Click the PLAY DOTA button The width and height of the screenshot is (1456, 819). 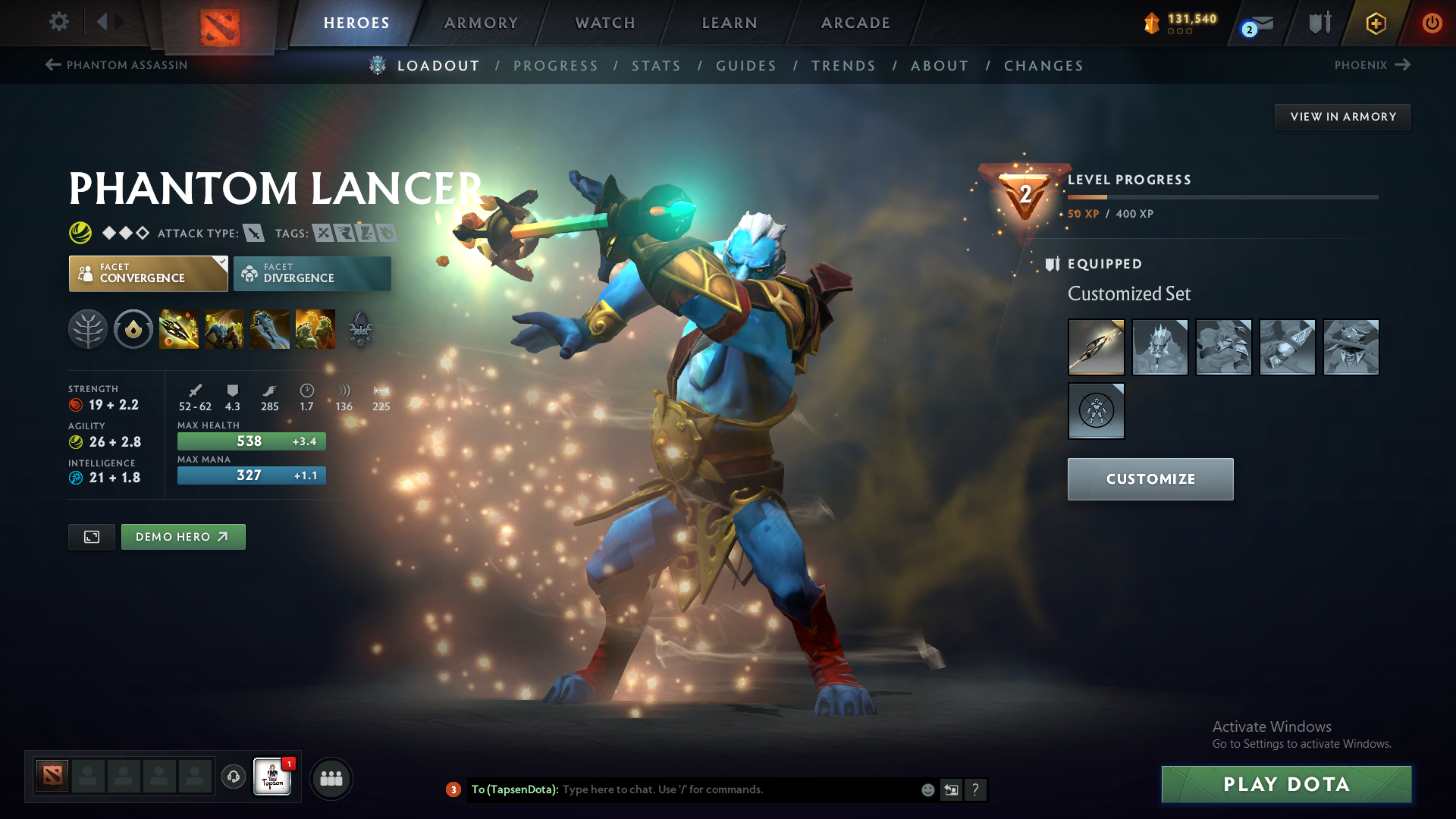pos(1285,784)
